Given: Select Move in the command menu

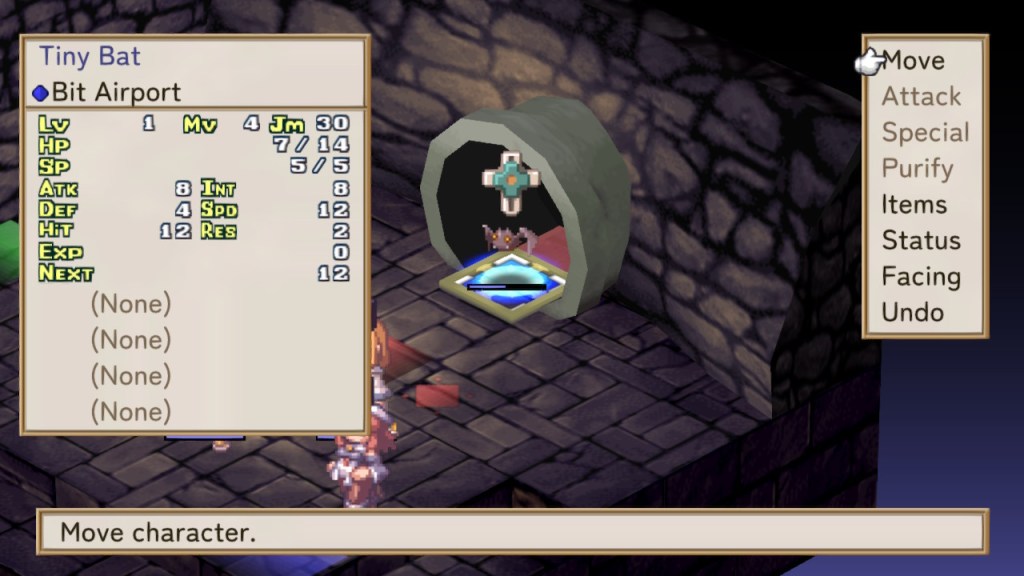Looking at the screenshot, I should [x=913, y=61].
